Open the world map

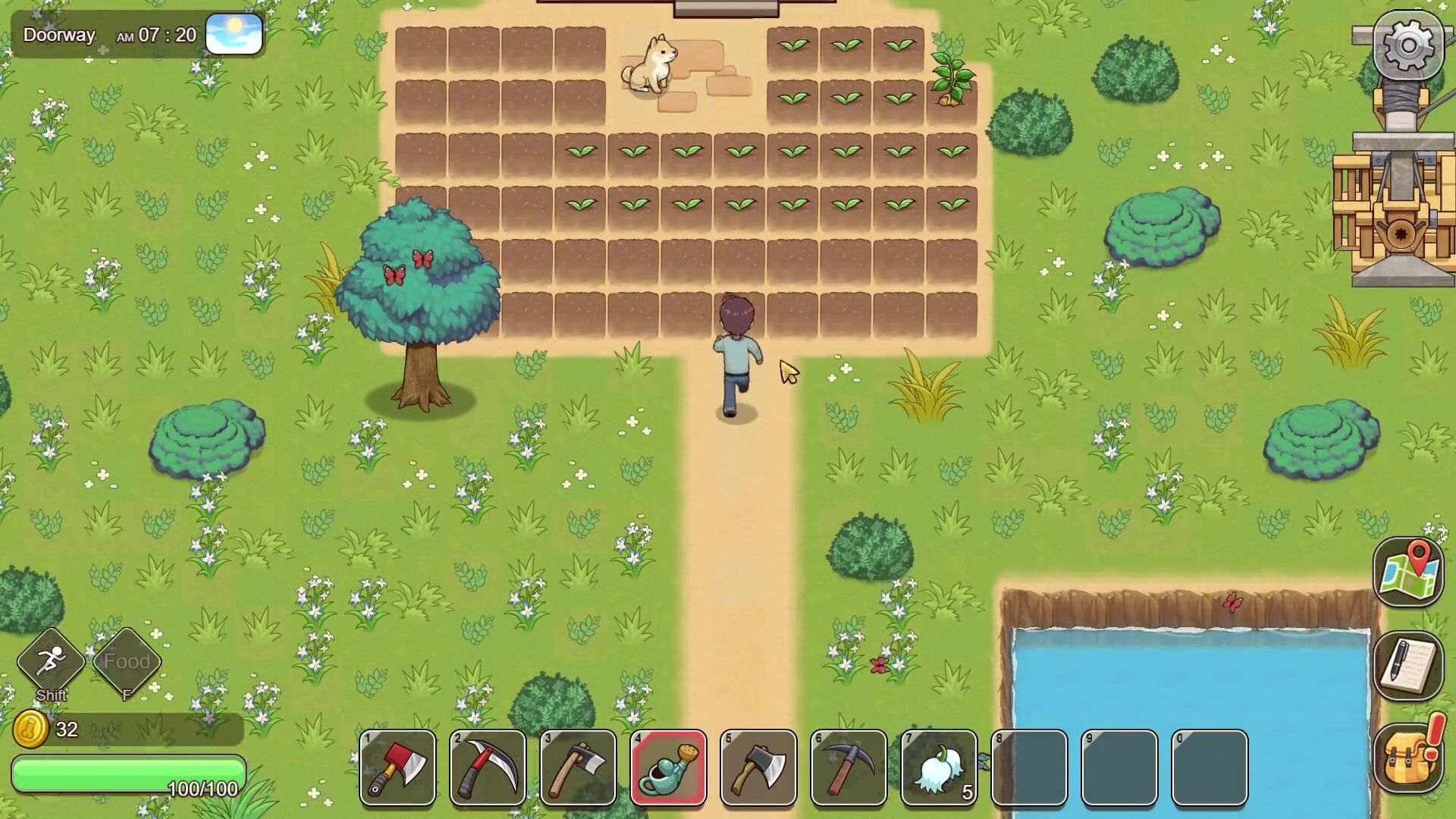pos(1407,573)
